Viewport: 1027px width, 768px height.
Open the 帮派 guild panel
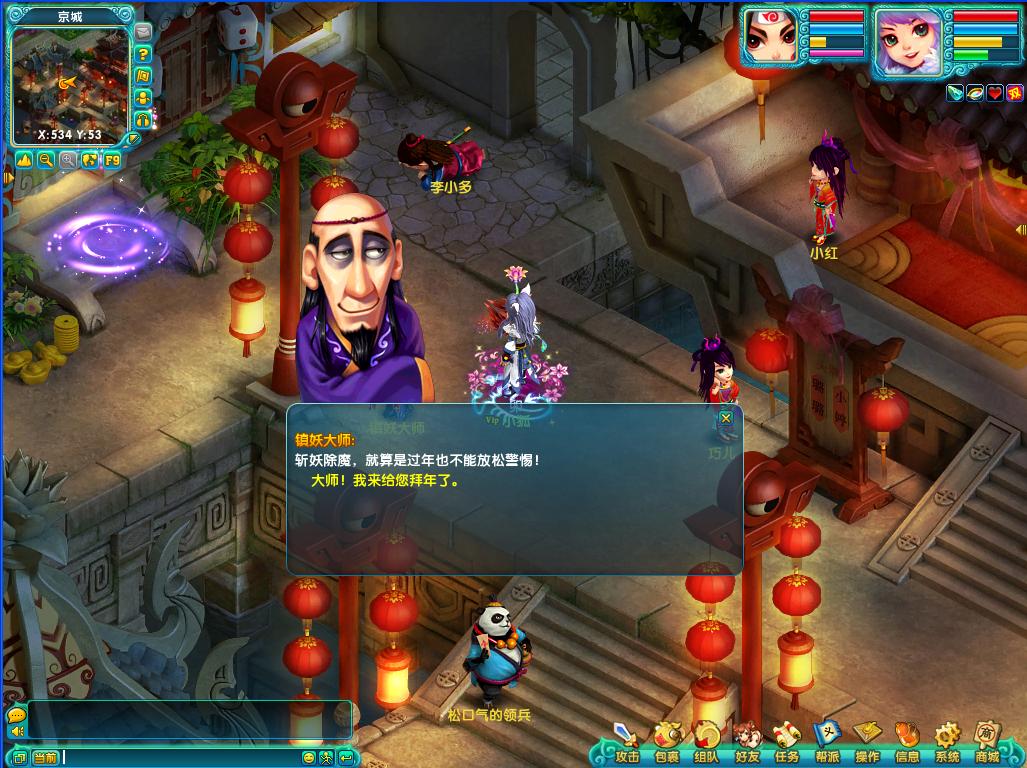827,743
